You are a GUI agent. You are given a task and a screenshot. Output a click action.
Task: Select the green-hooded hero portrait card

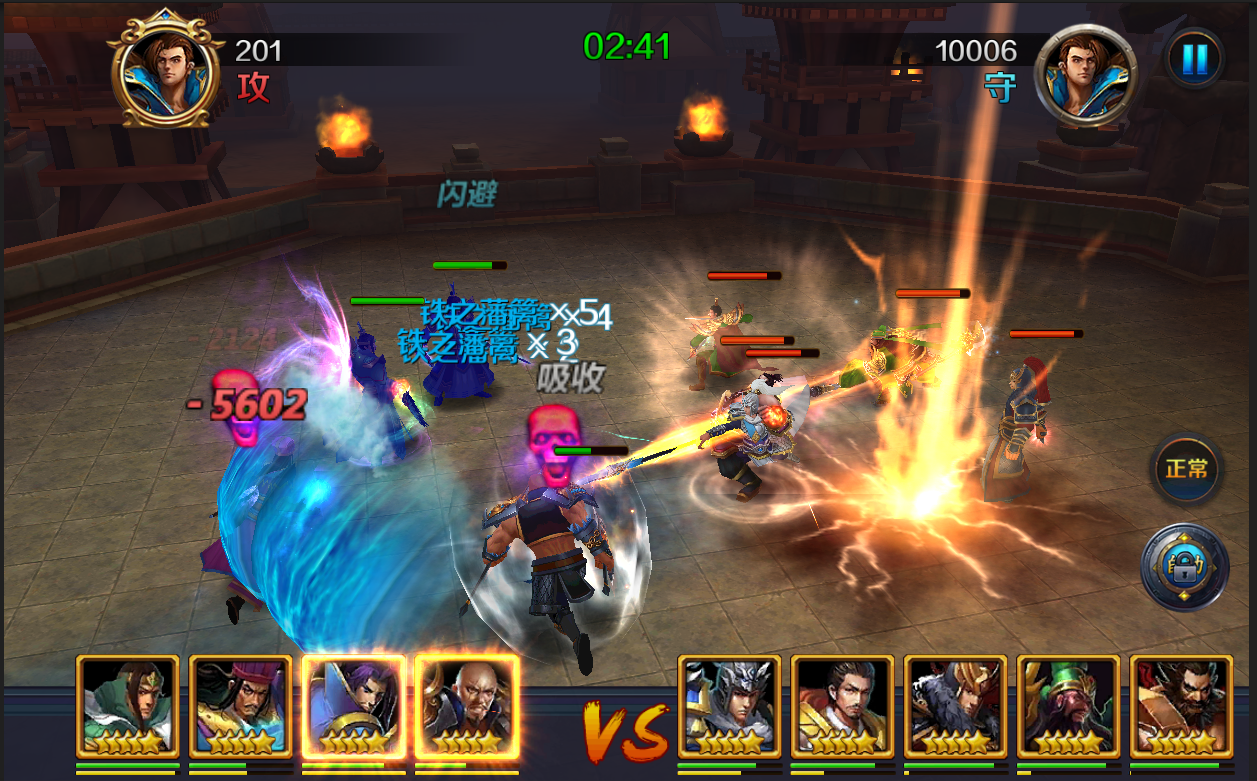pos(127,706)
